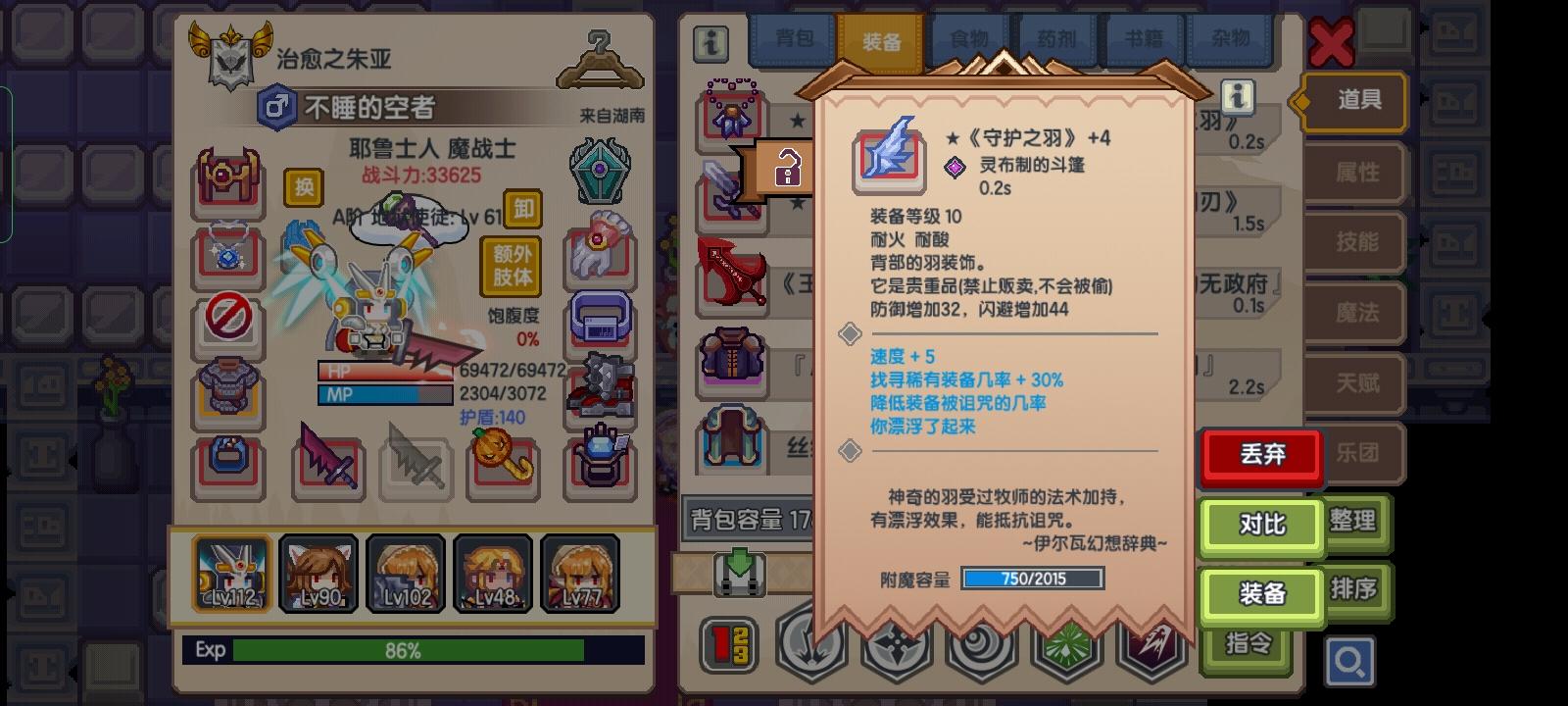Screen dimensions: 1568x706
Task: Select the green hexagonal skill icon
Action: pyautogui.click(x=1068, y=646)
